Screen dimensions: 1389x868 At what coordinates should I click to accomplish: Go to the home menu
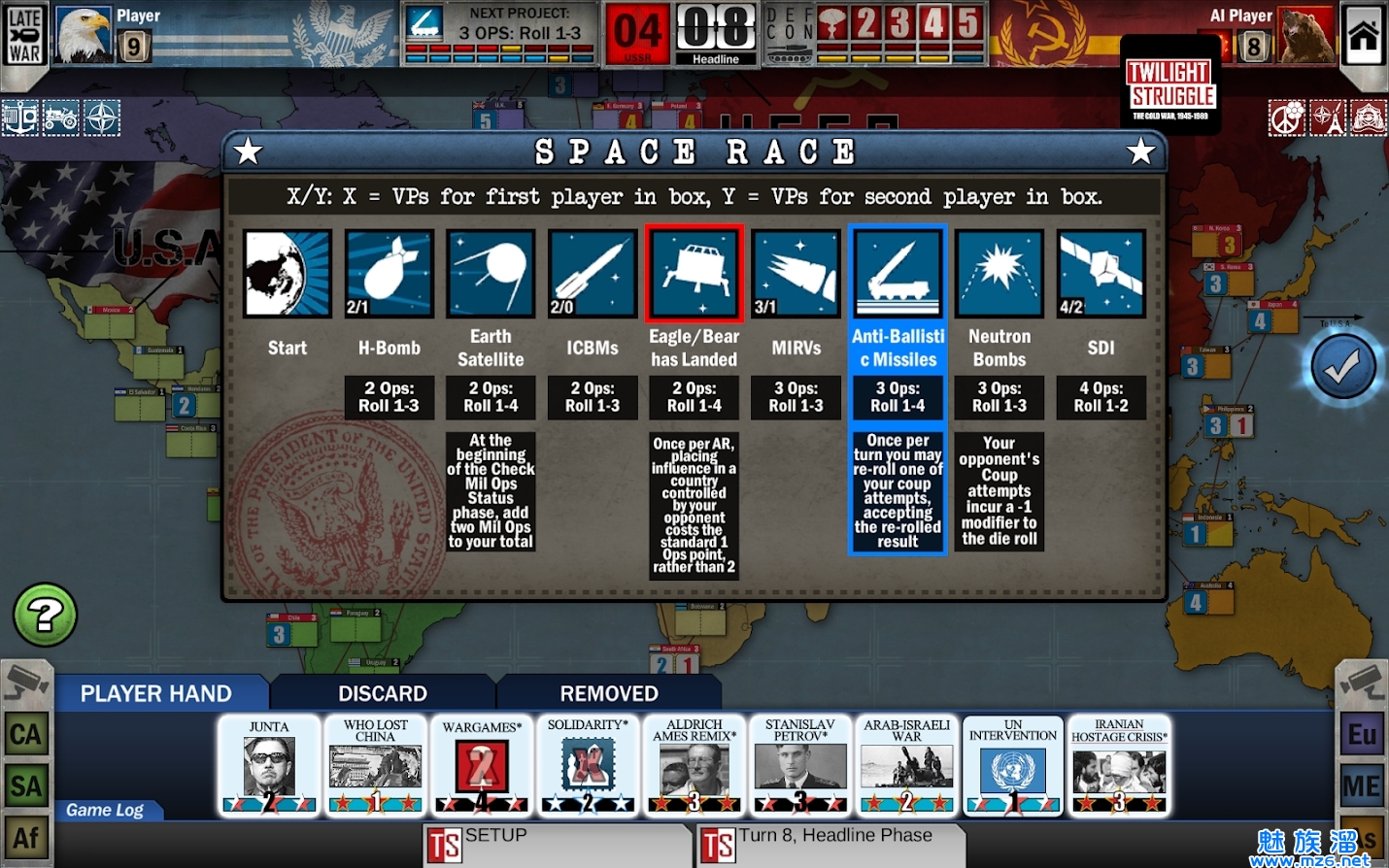[x=1363, y=35]
